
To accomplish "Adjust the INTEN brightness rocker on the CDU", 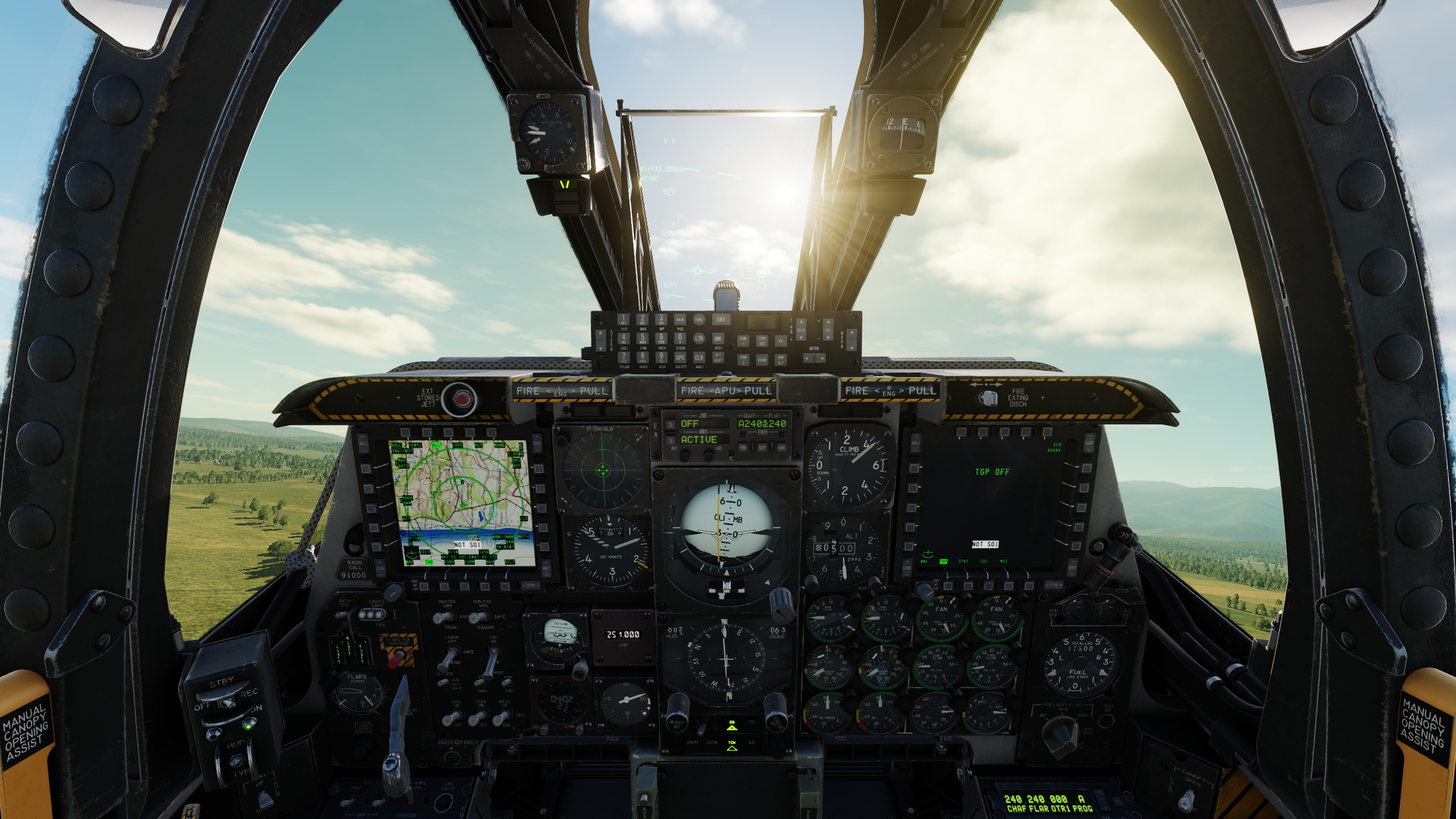I will [x=814, y=358].
